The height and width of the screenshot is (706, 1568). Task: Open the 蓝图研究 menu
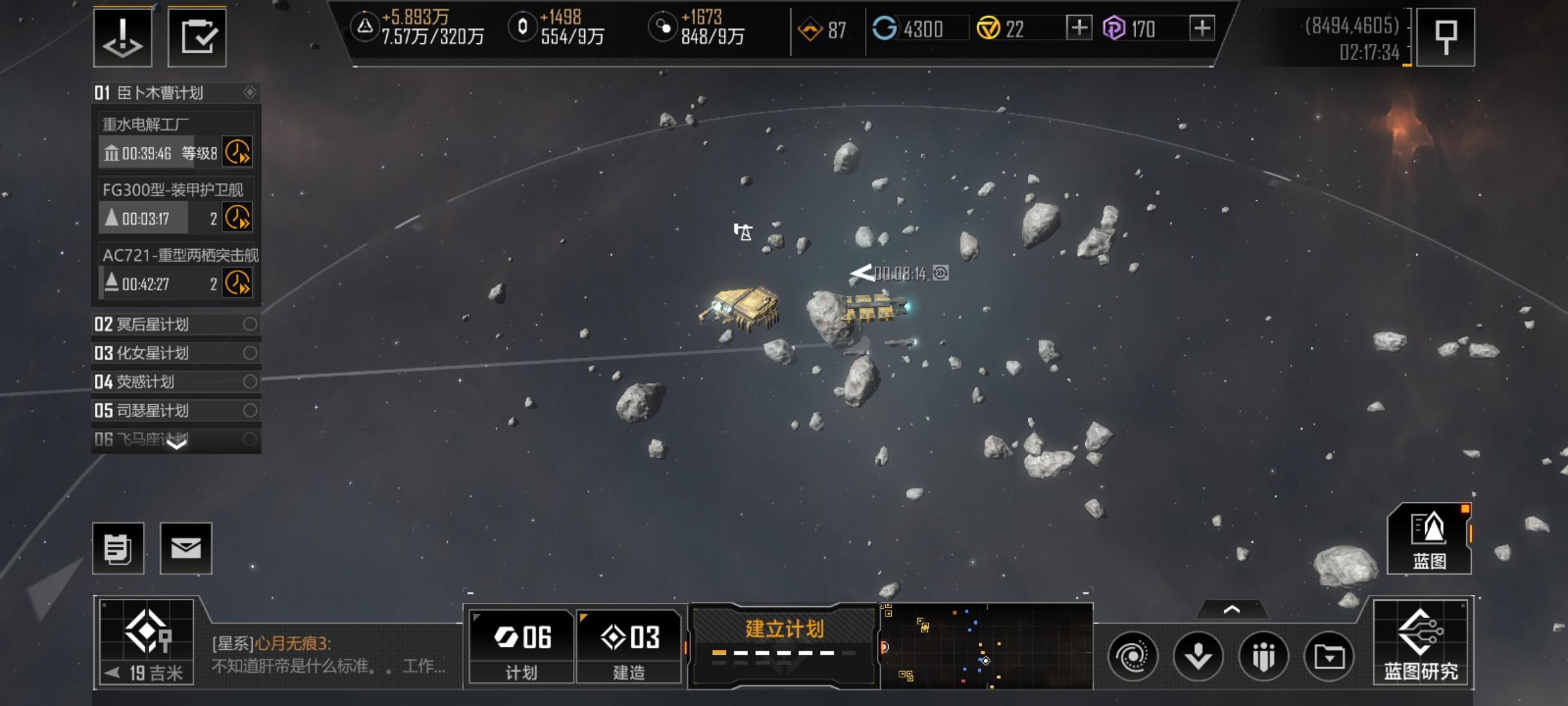coord(1421,644)
